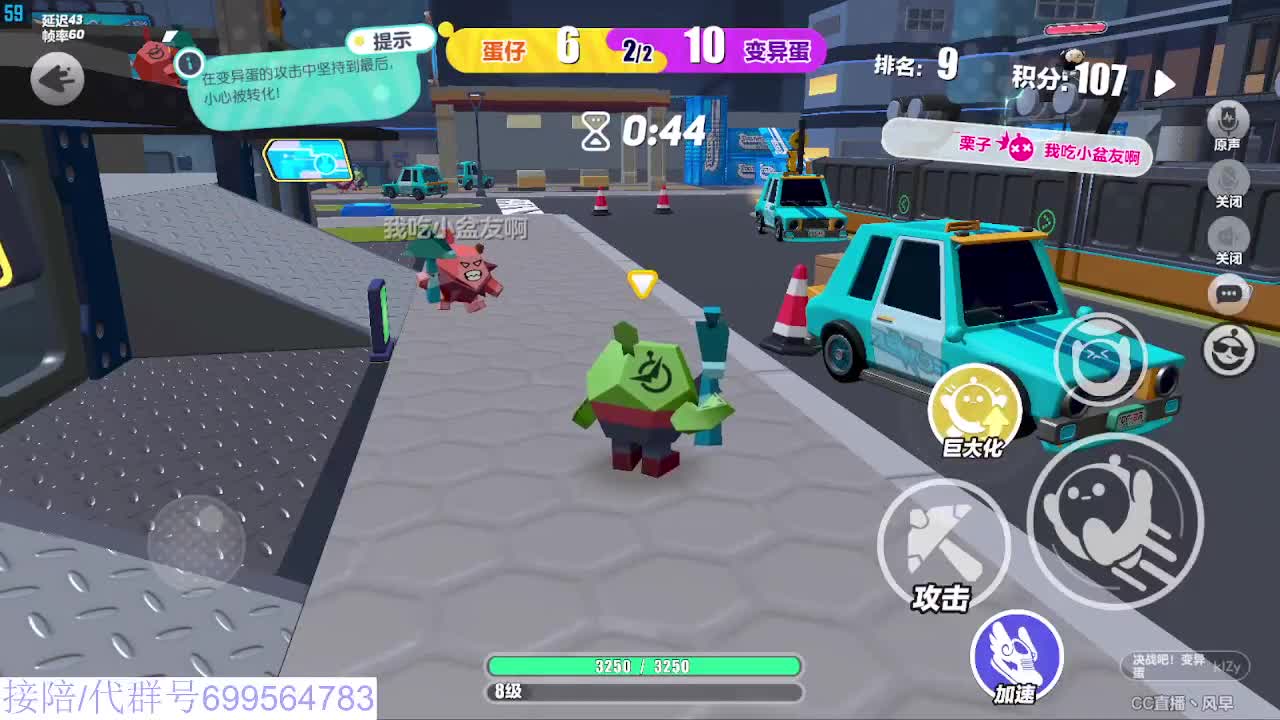Tap the hourglass icon next to the timer
1280x720 pixels.
(x=594, y=130)
